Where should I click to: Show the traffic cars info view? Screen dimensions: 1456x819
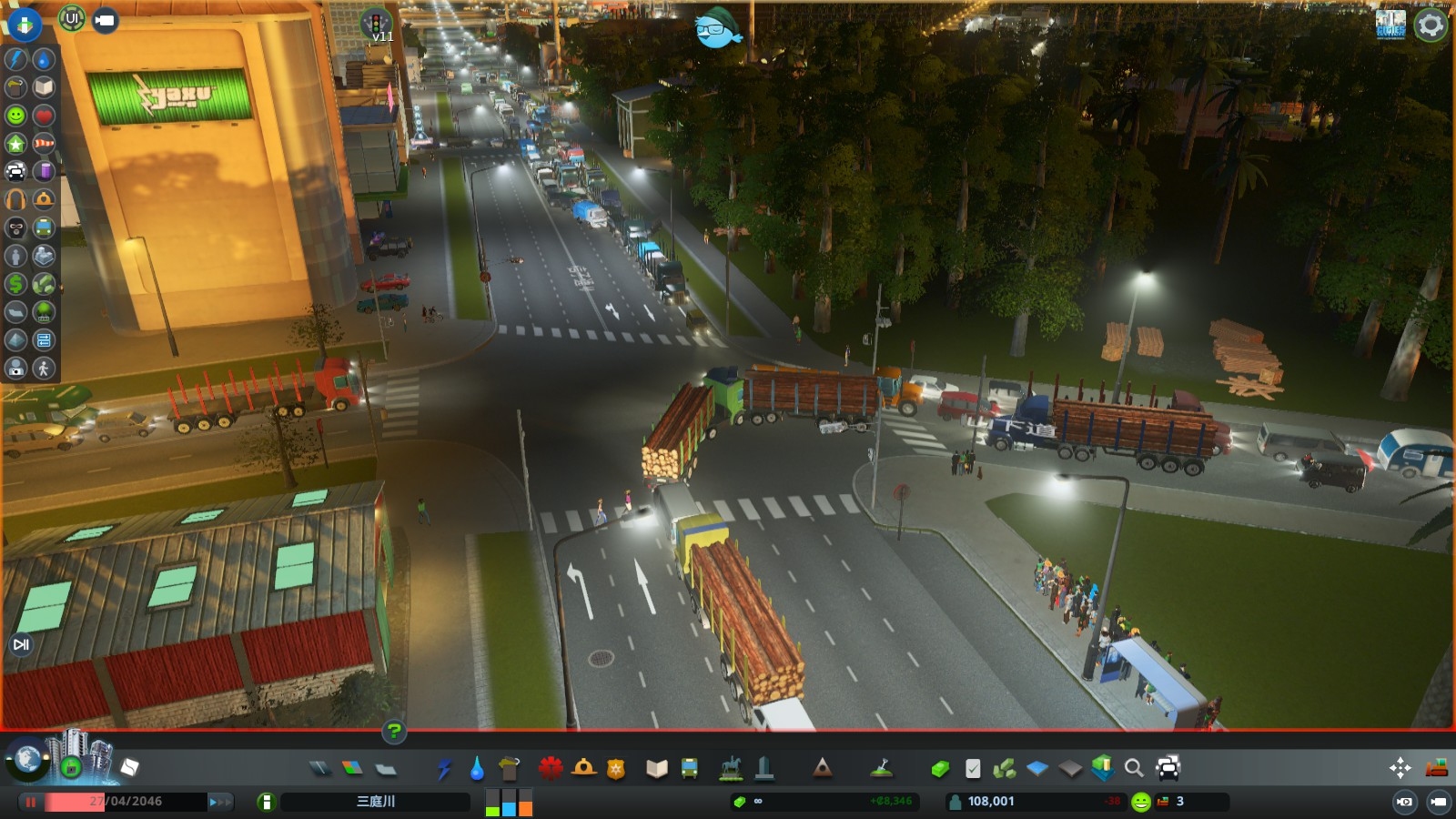[16, 171]
